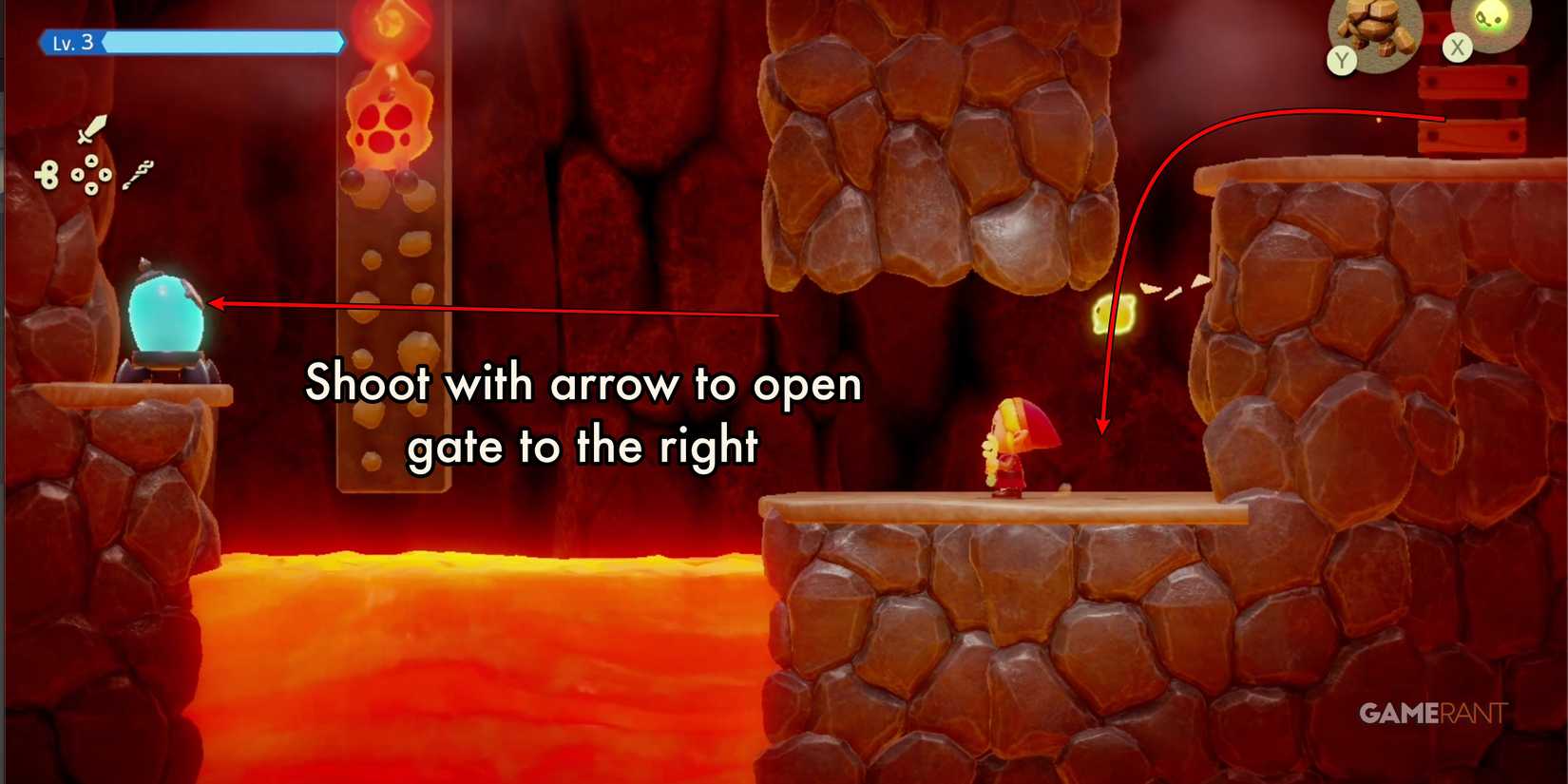Click the shoot-with-arrow instruction text
The image size is (1568, 784).
(583, 413)
